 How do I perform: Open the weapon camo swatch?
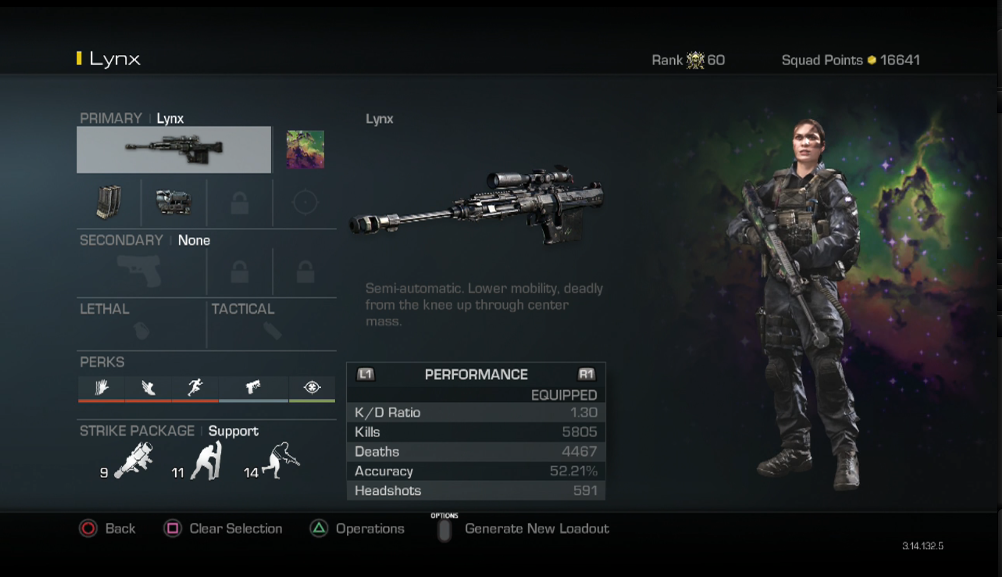click(305, 150)
